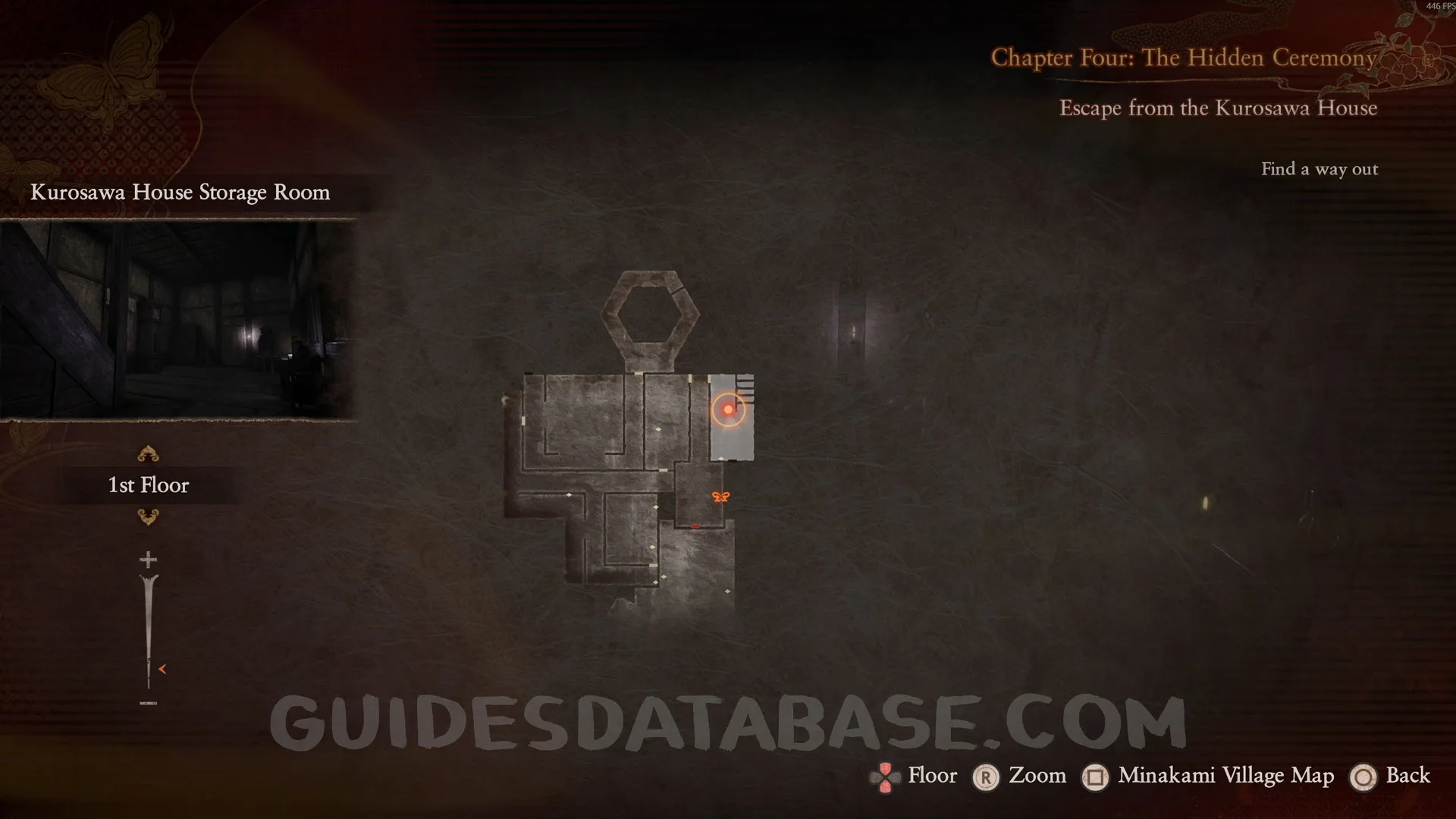Zoom in with the plus icon
Screen dimensions: 1456x819
point(148,560)
